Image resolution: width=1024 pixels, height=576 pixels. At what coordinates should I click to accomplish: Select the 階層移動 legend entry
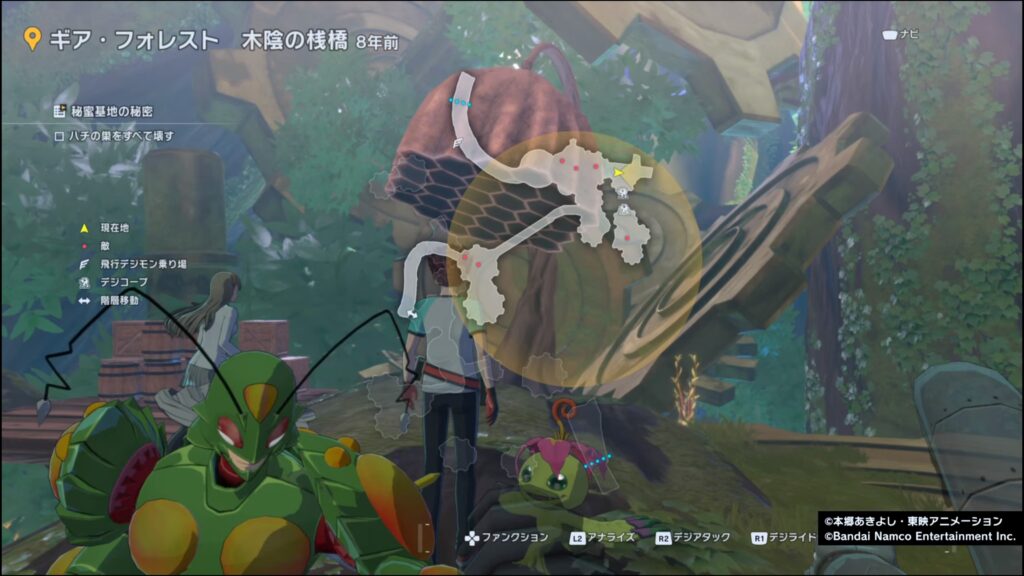(120, 299)
